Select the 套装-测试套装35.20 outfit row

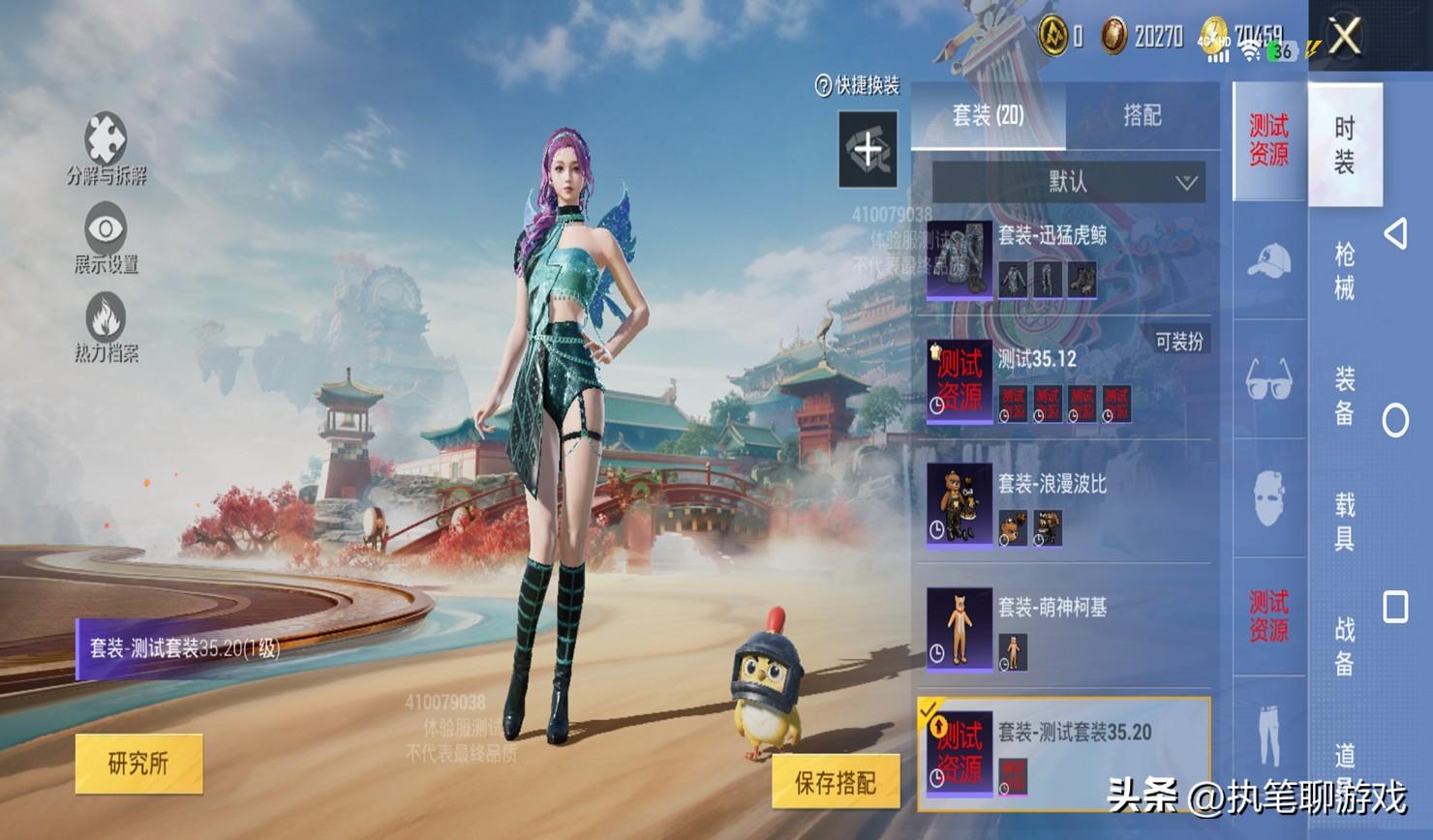click(1065, 753)
